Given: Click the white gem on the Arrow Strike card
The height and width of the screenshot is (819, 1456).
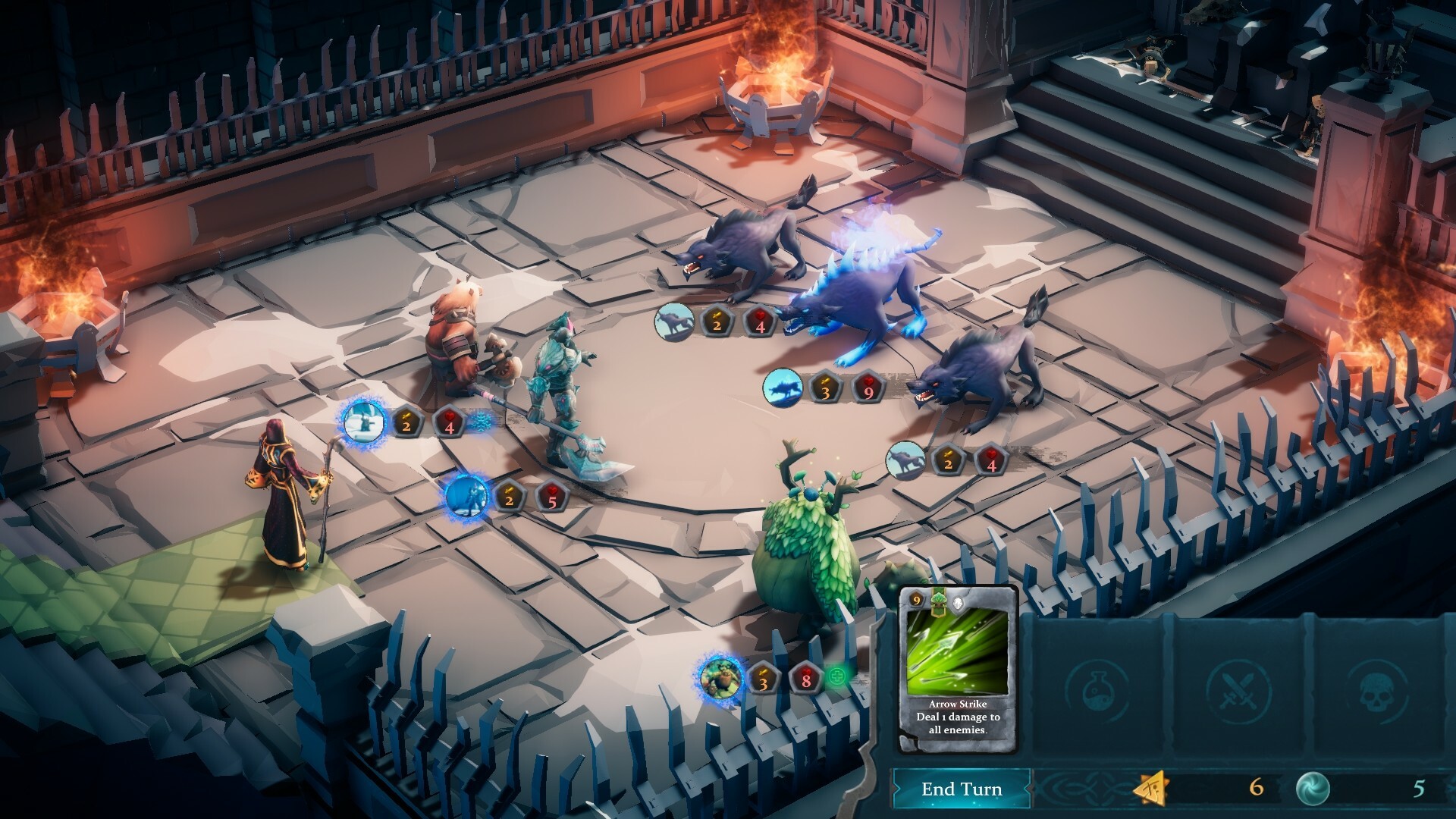Looking at the screenshot, I should coord(959,601).
